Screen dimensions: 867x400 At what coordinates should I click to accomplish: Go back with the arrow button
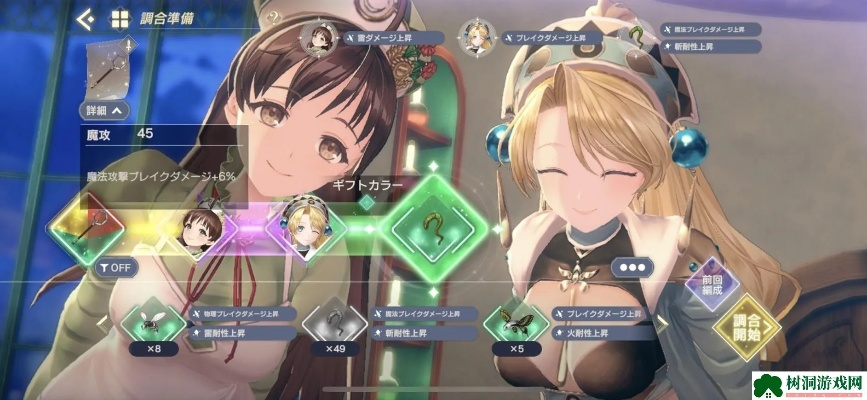pyautogui.click(x=85, y=18)
